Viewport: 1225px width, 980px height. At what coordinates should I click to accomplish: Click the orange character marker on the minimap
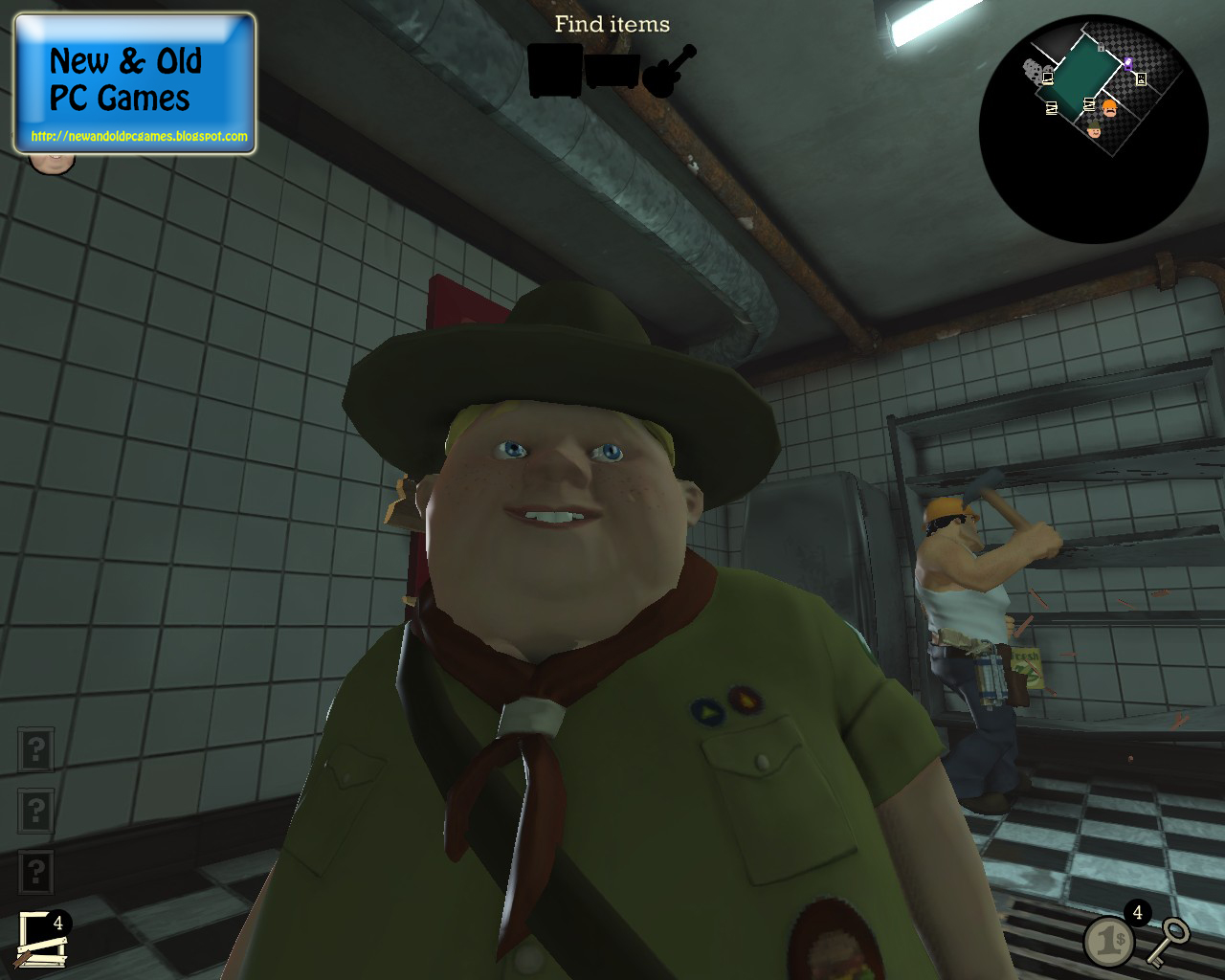pyautogui.click(x=1108, y=108)
